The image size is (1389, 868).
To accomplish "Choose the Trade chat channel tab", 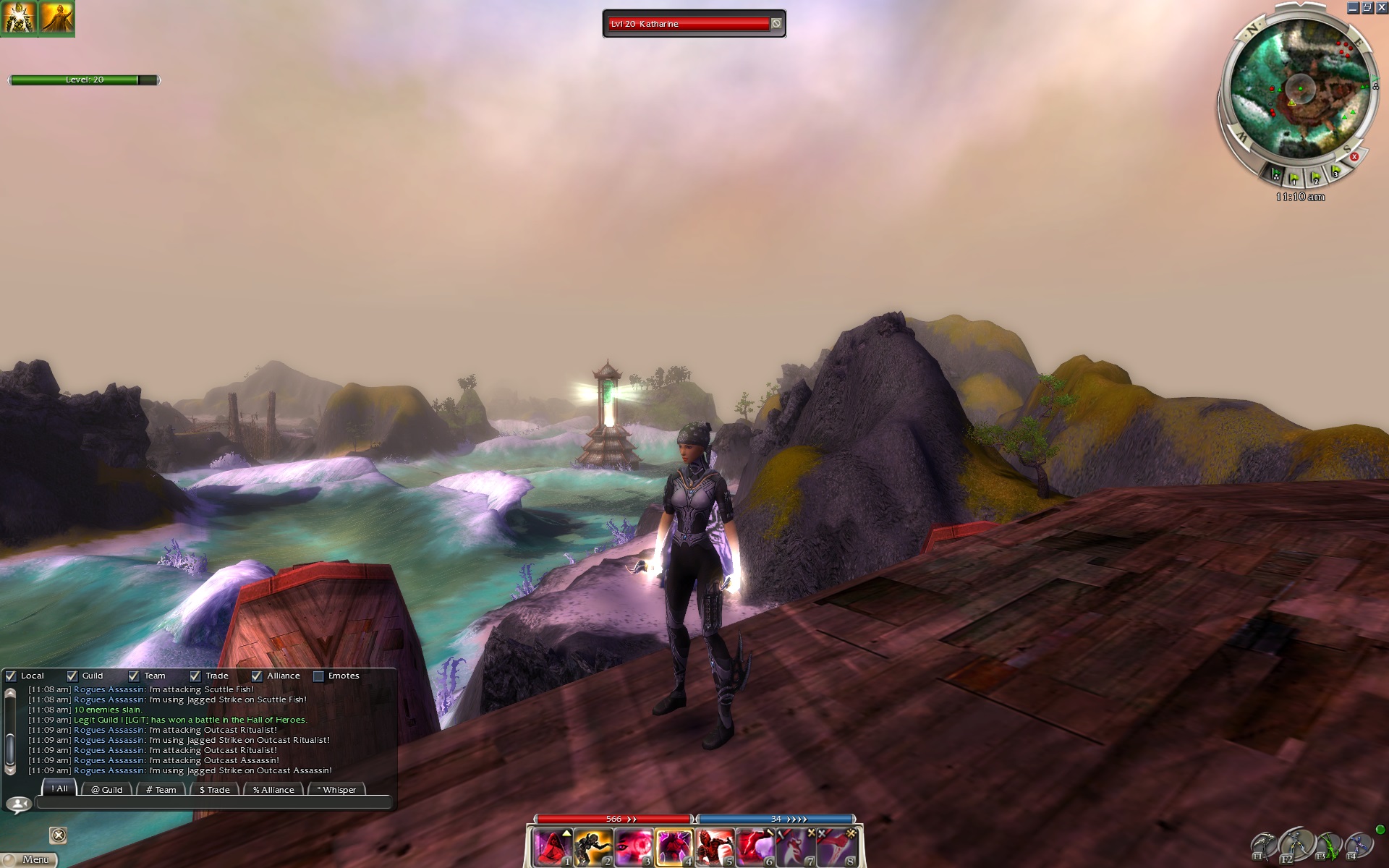I will pos(214,789).
